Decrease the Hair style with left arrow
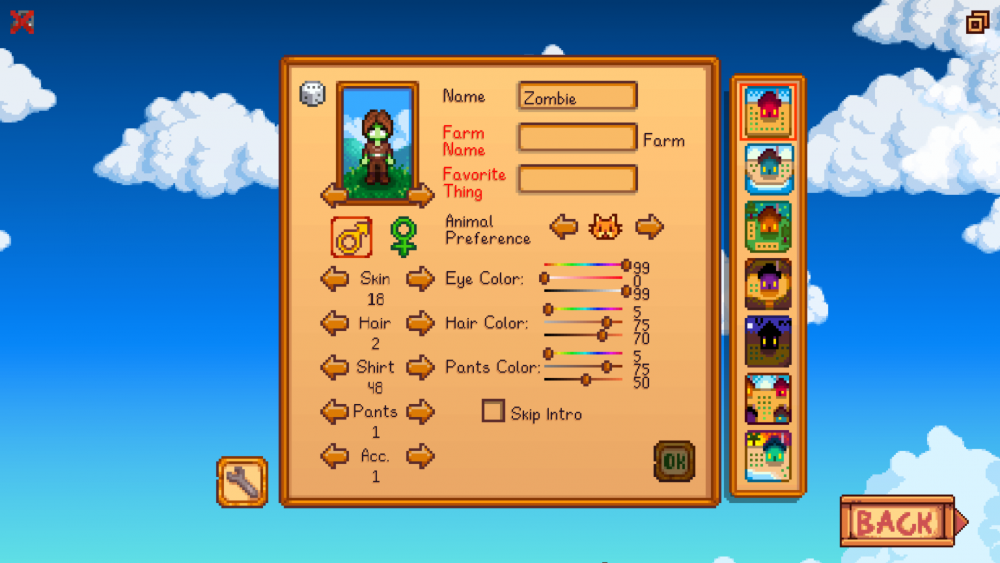This screenshot has width=1000, height=563. [334, 323]
